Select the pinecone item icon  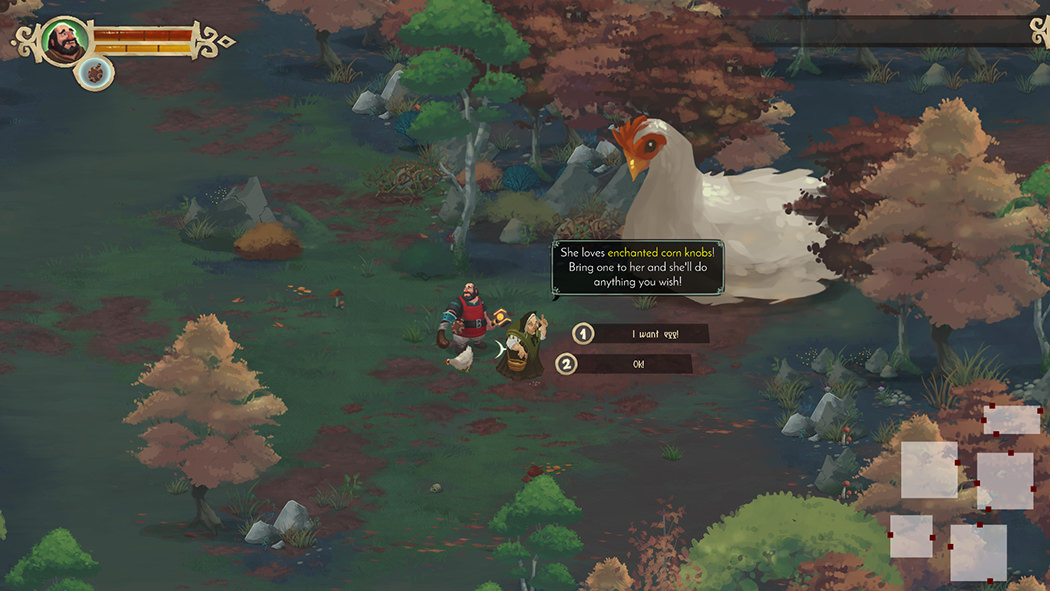coord(96,72)
